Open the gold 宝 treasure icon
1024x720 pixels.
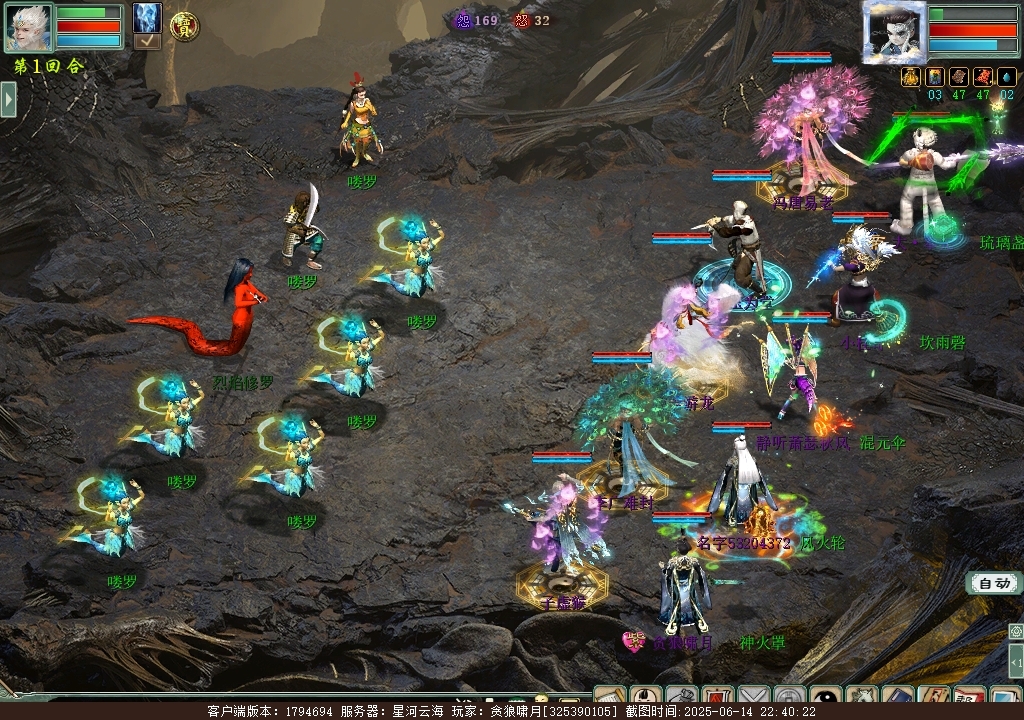point(184,27)
